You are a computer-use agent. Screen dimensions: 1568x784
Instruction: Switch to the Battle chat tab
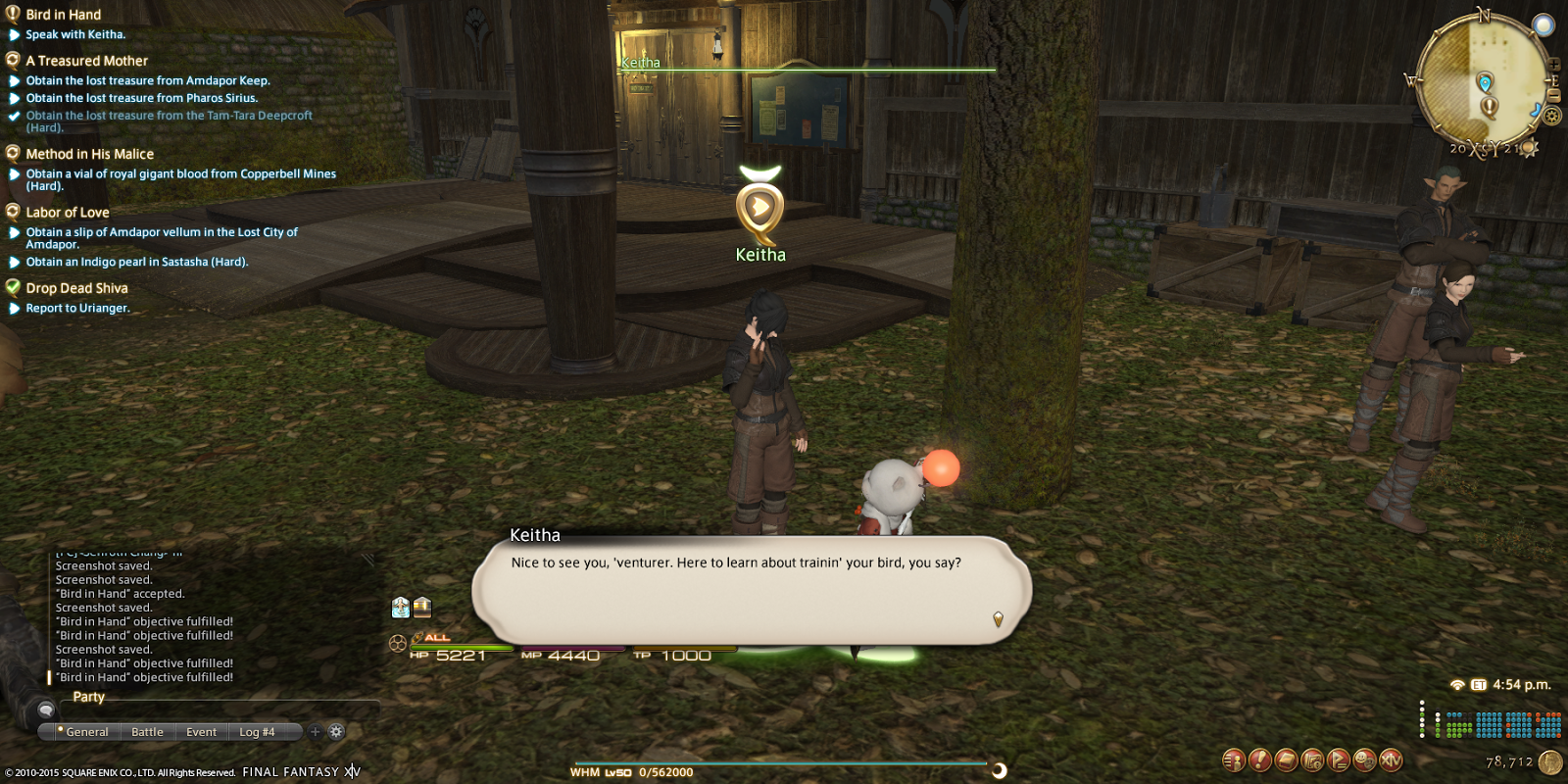coord(148,731)
